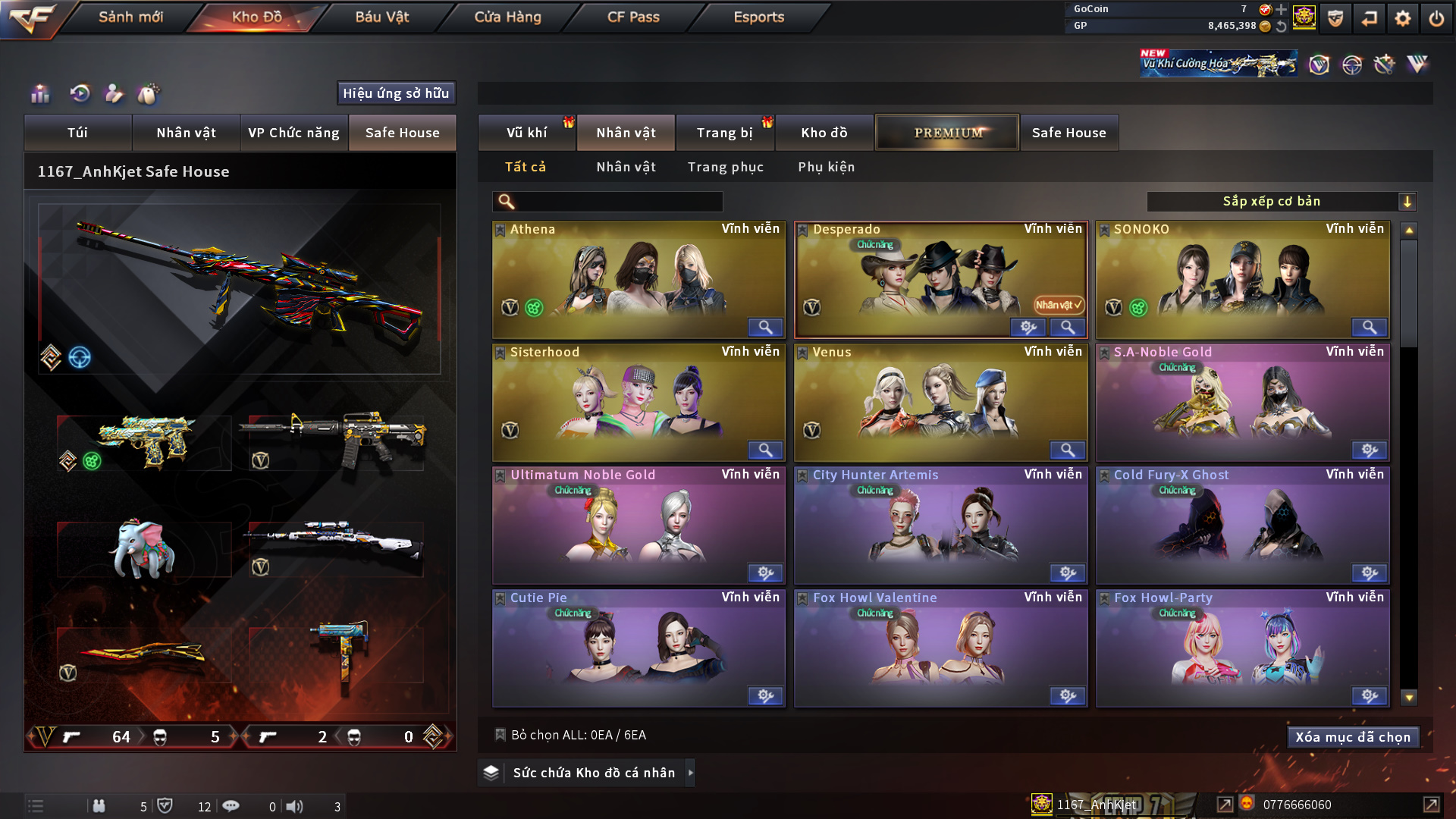Viewport: 1456px width, 819px height.
Task: Switch to the Trang bị equipment tab
Action: point(724,133)
